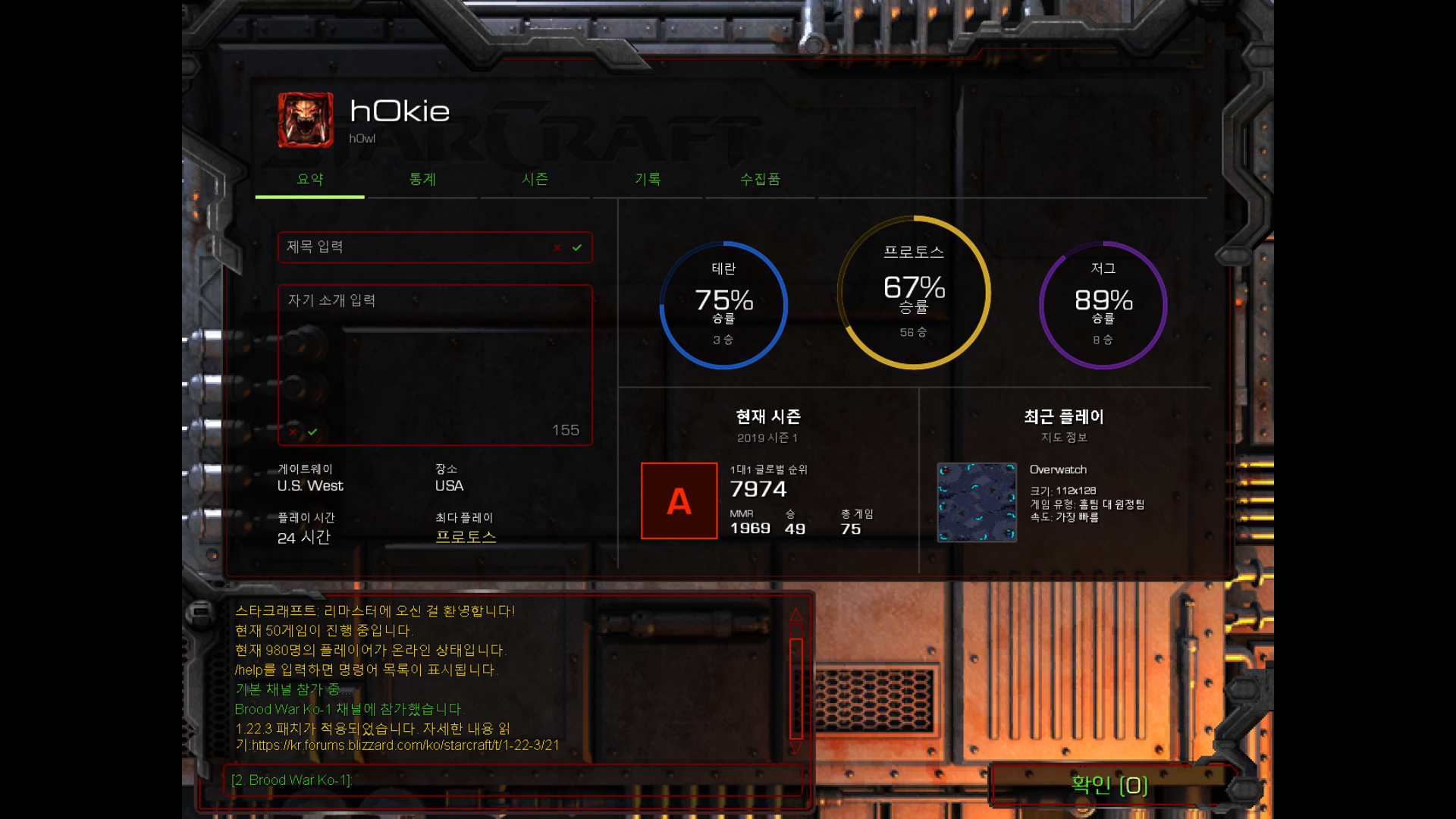Click hOkie's profile portrait
The width and height of the screenshot is (1456, 819).
point(306,120)
